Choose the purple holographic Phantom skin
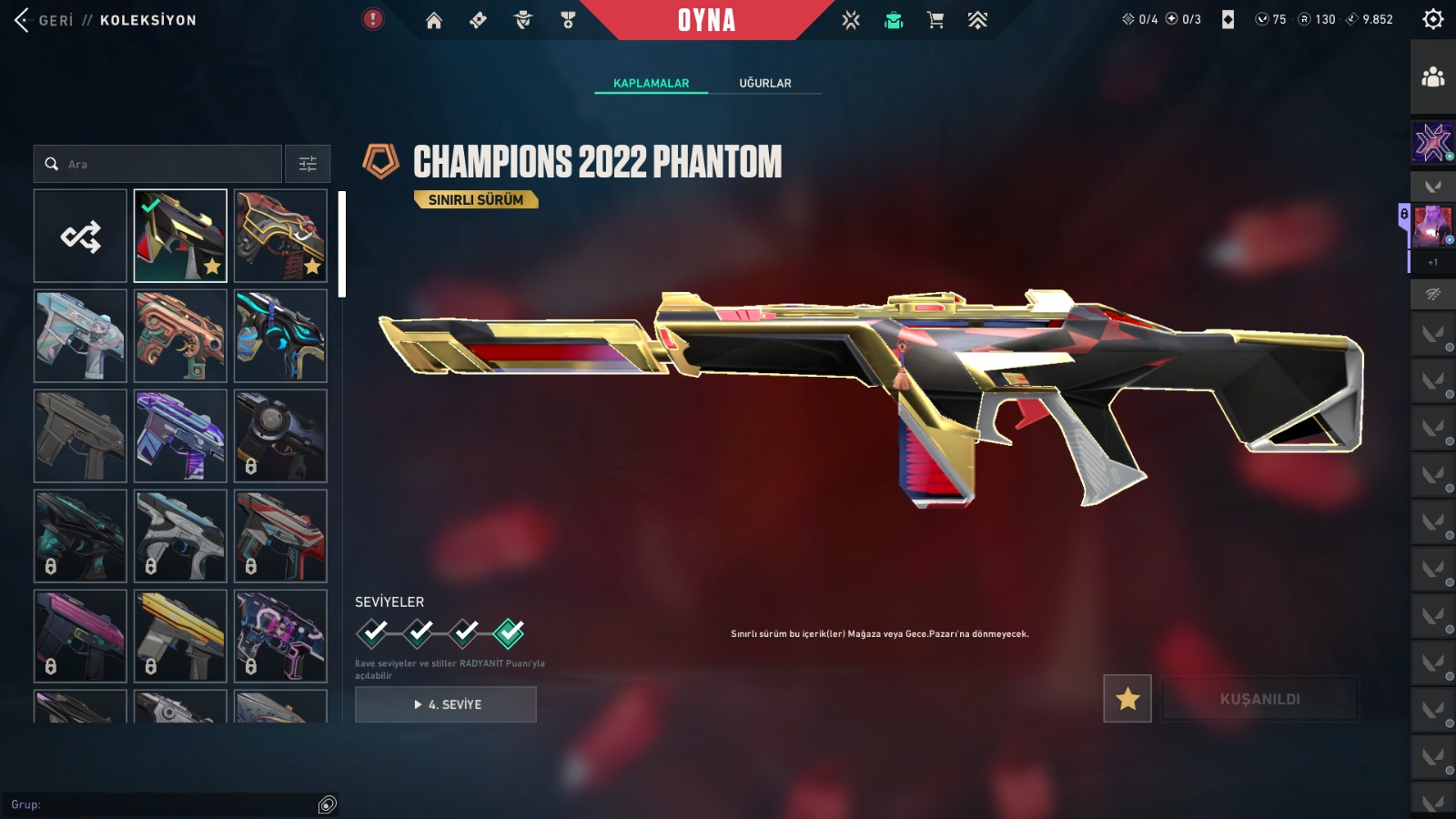1456x819 pixels. (x=180, y=436)
